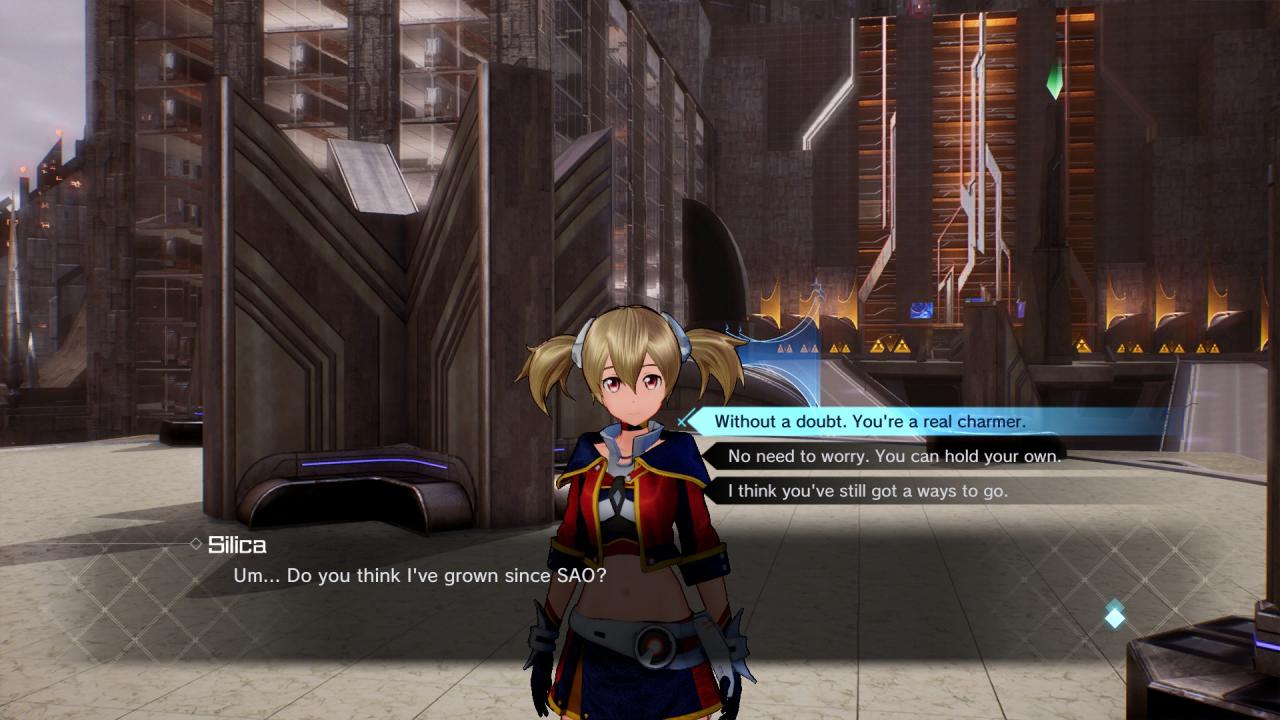
Task: Pick "I think you've still got a ways to go."
Action: coord(867,491)
